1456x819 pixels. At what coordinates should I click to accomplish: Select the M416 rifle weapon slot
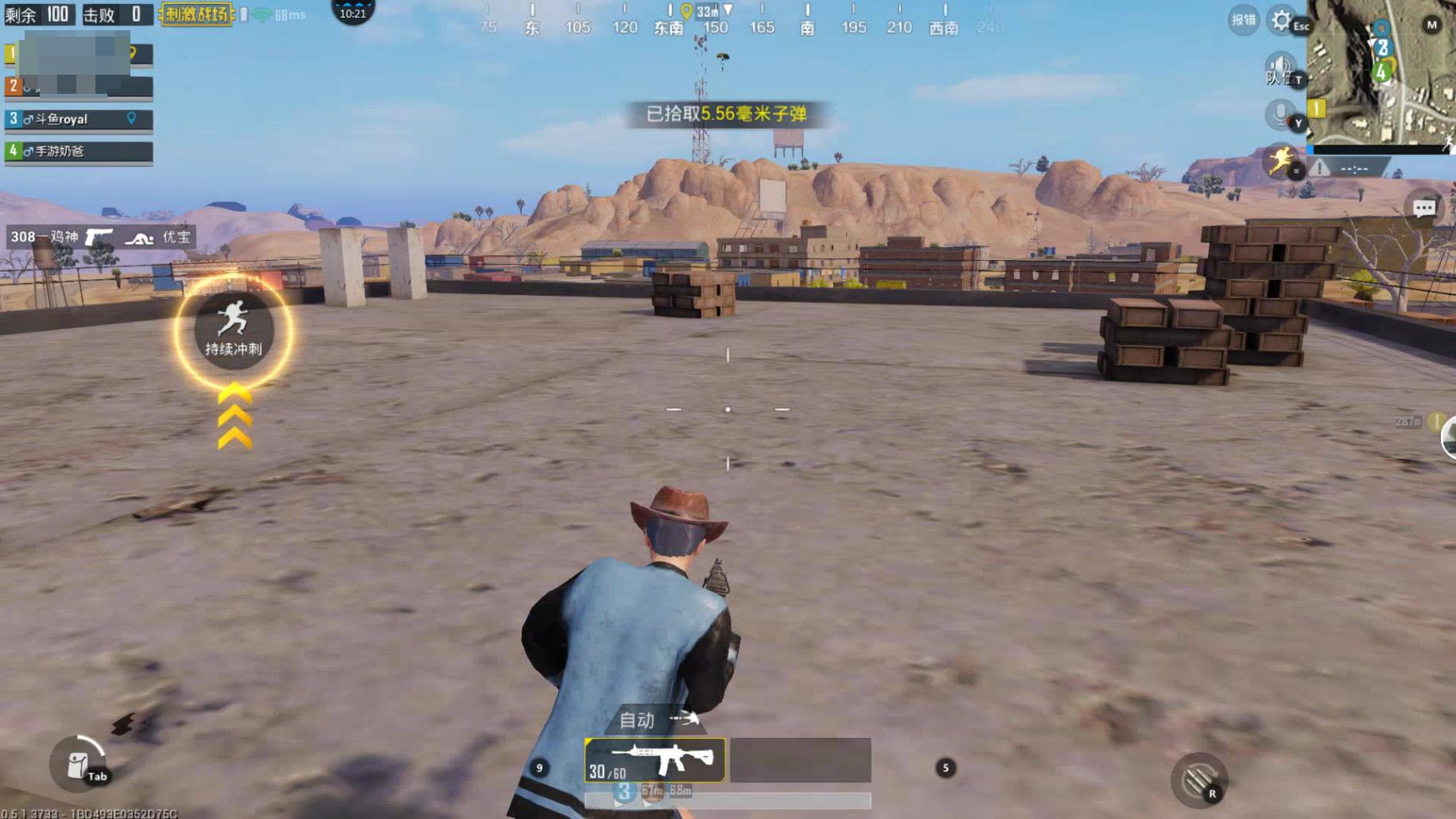pos(654,759)
